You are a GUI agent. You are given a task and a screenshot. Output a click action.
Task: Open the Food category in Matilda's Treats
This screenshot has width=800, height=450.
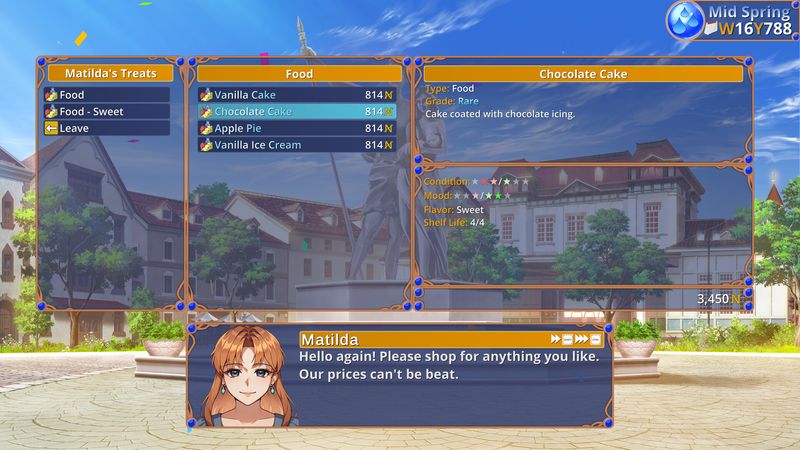tap(106, 95)
